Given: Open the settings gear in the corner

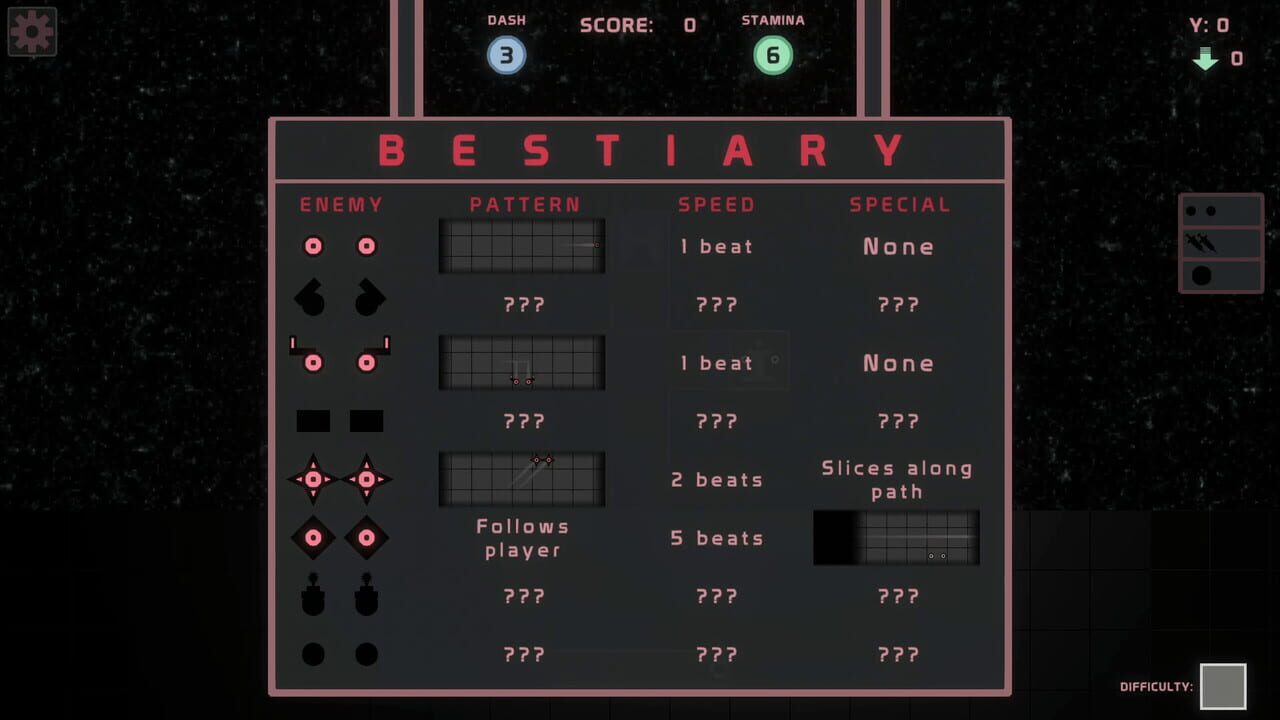Looking at the screenshot, I should point(32,31).
